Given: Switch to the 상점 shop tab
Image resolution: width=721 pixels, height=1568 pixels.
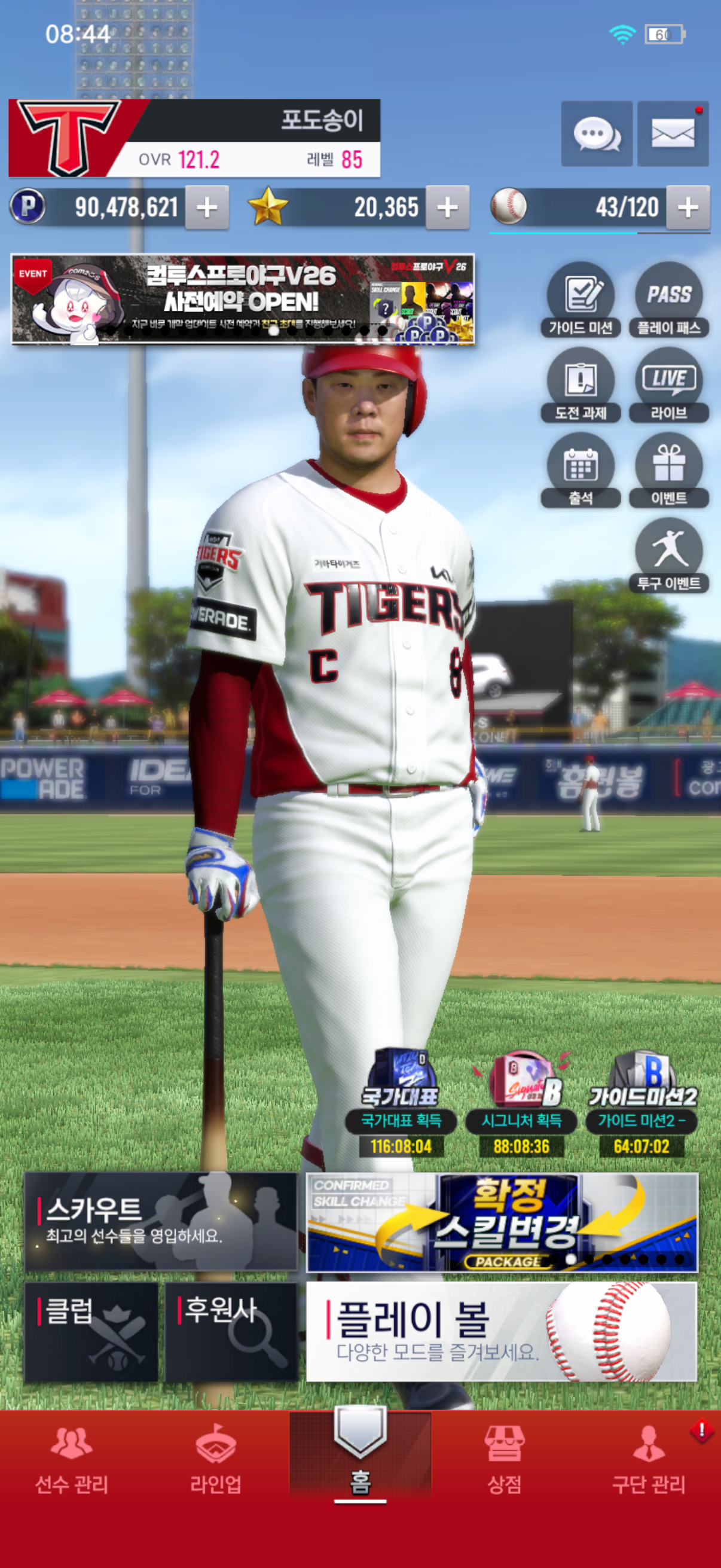Looking at the screenshot, I should coord(504,1460).
